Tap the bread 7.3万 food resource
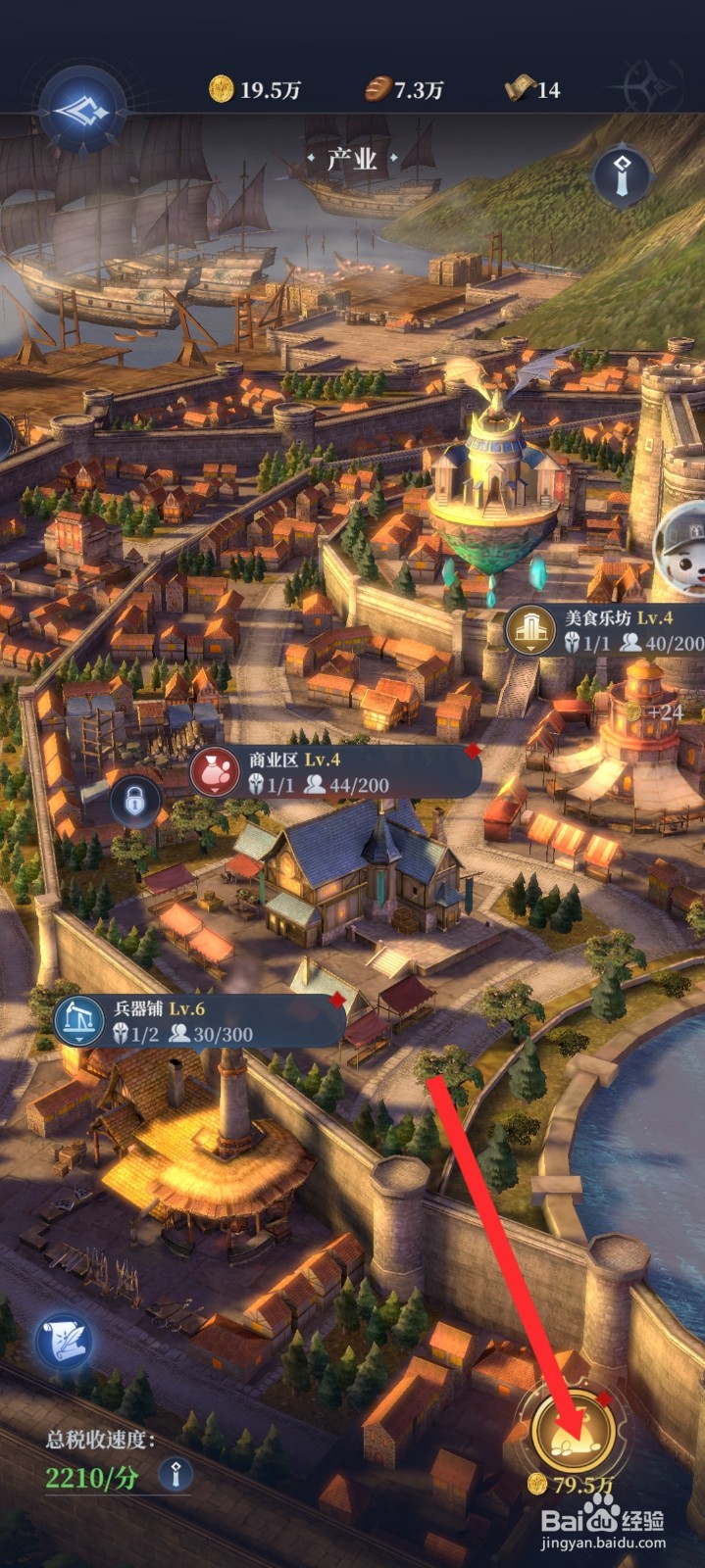This screenshot has height=1568, width=705. coord(404,90)
